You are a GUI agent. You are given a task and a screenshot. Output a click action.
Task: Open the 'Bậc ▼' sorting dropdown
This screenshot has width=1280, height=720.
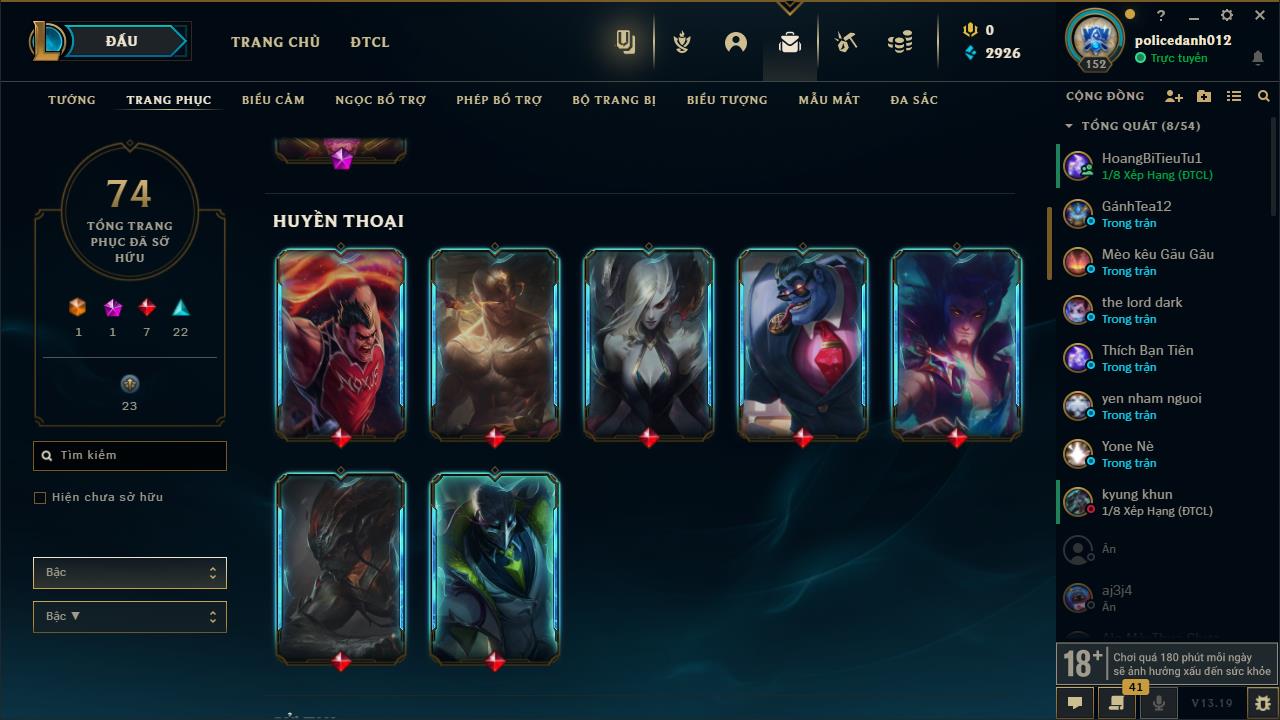click(x=129, y=616)
